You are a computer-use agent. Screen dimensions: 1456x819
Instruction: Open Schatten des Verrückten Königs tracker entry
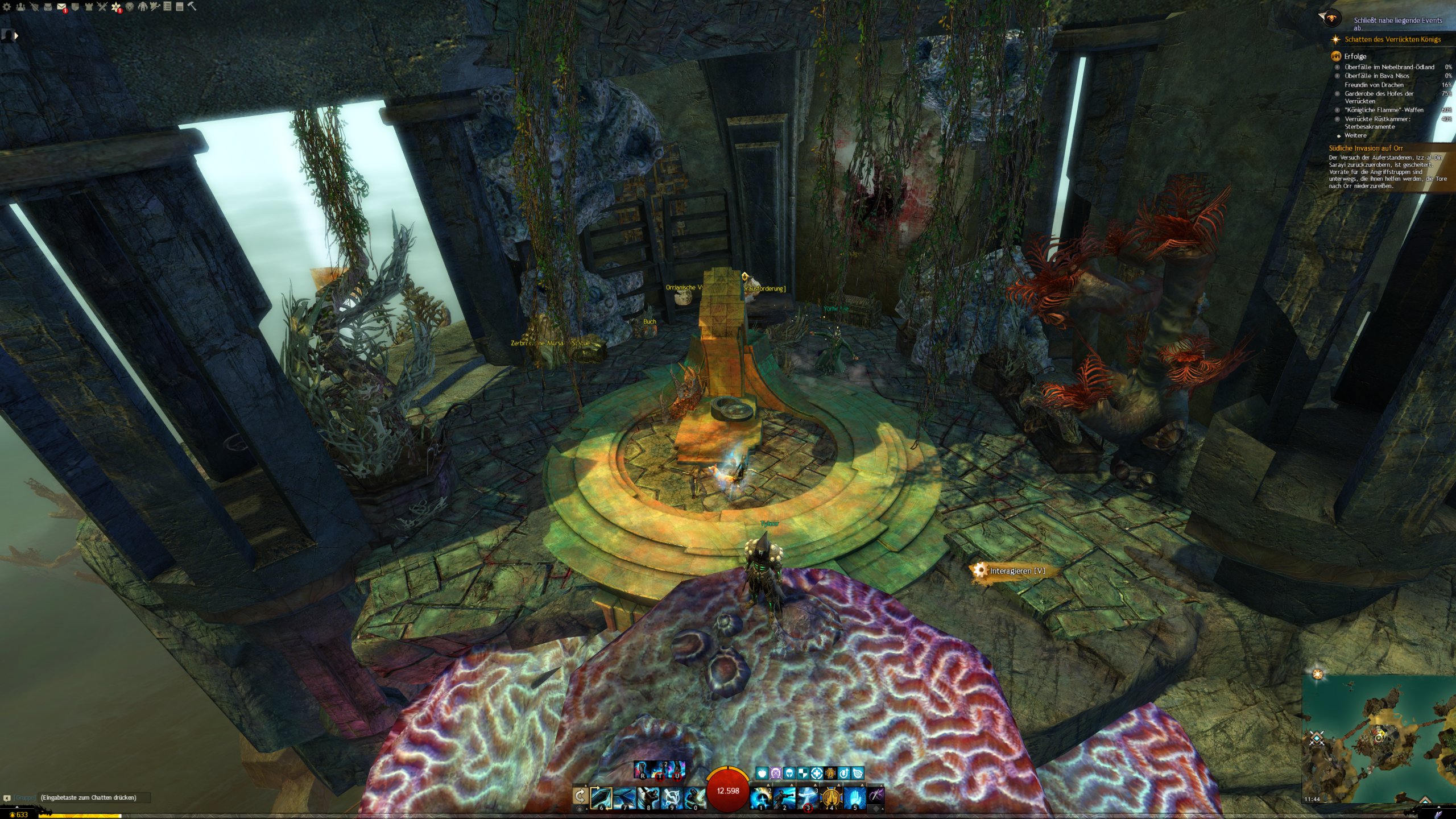(x=1392, y=39)
